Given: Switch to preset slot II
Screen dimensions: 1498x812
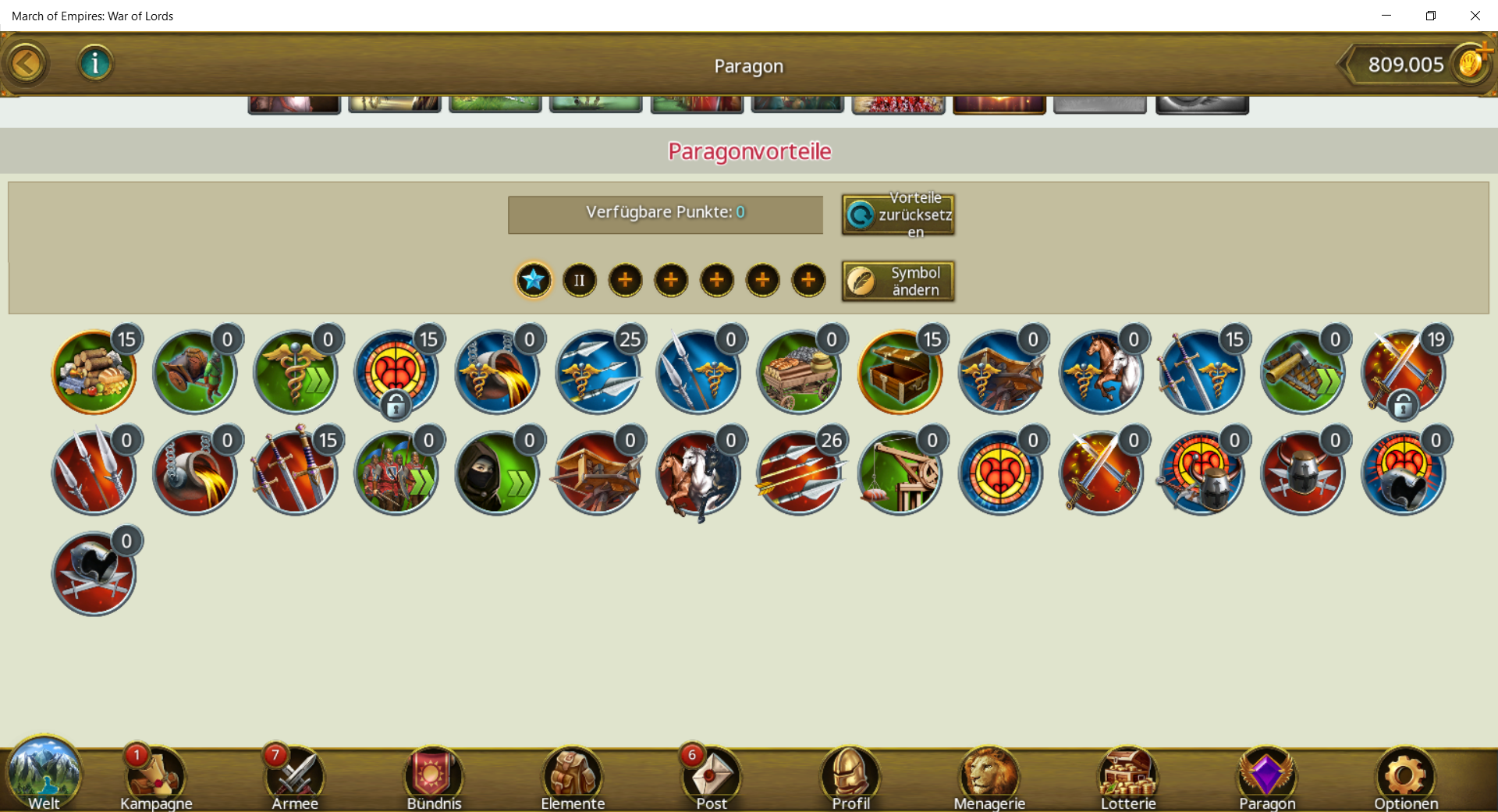Looking at the screenshot, I should (579, 281).
